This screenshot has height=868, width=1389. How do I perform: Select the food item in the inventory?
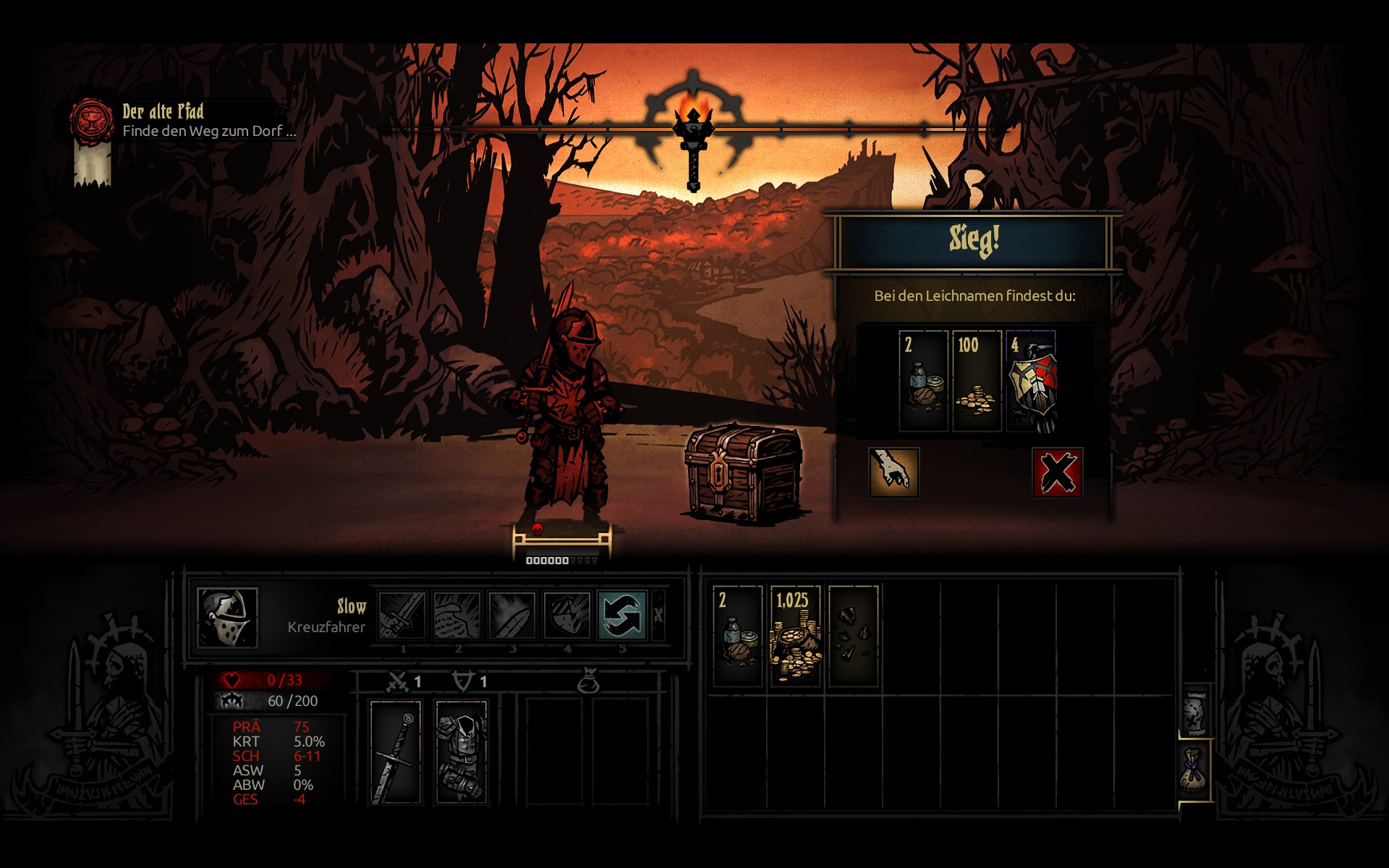coord(738,636)
